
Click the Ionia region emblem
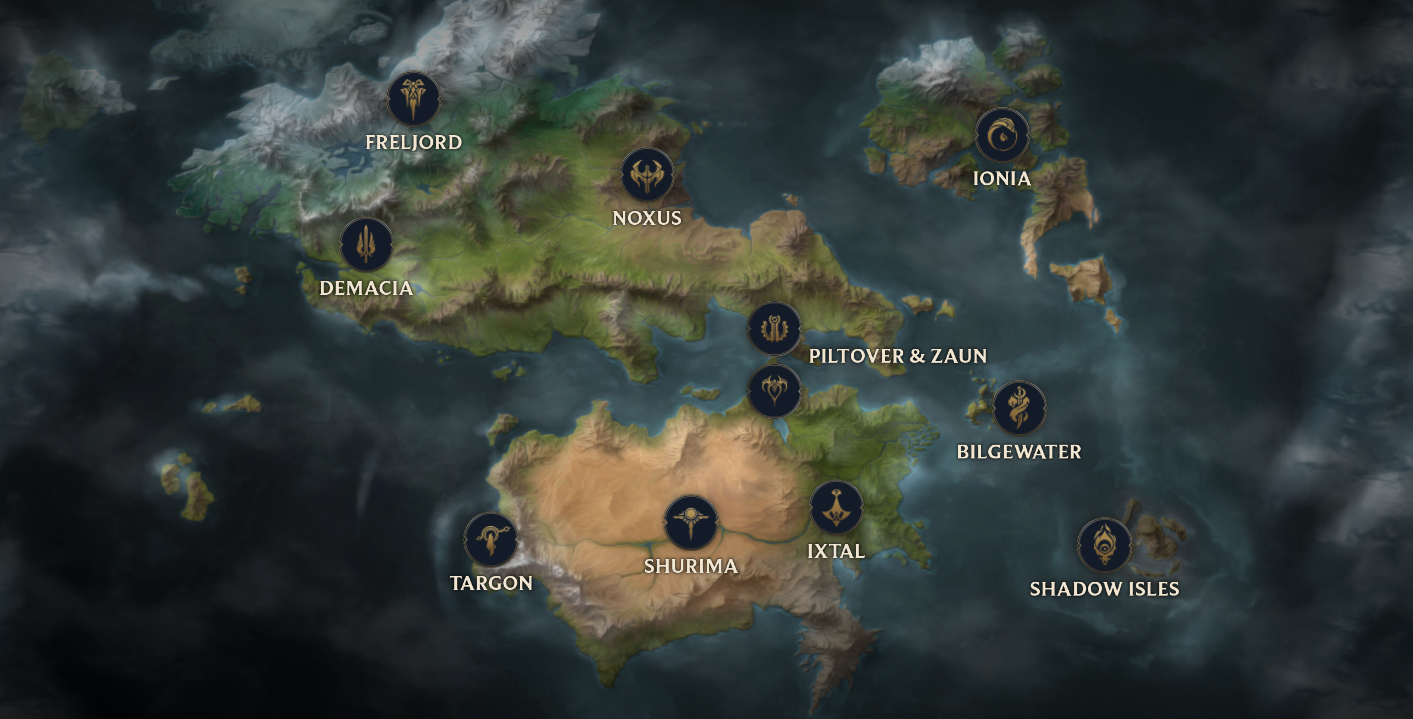point(1002,135)
